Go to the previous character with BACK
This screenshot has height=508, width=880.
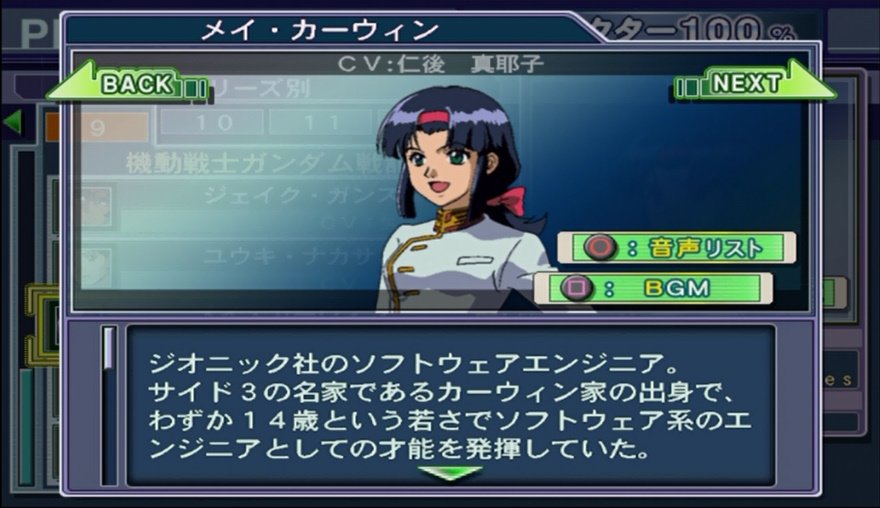coord(127,83)
